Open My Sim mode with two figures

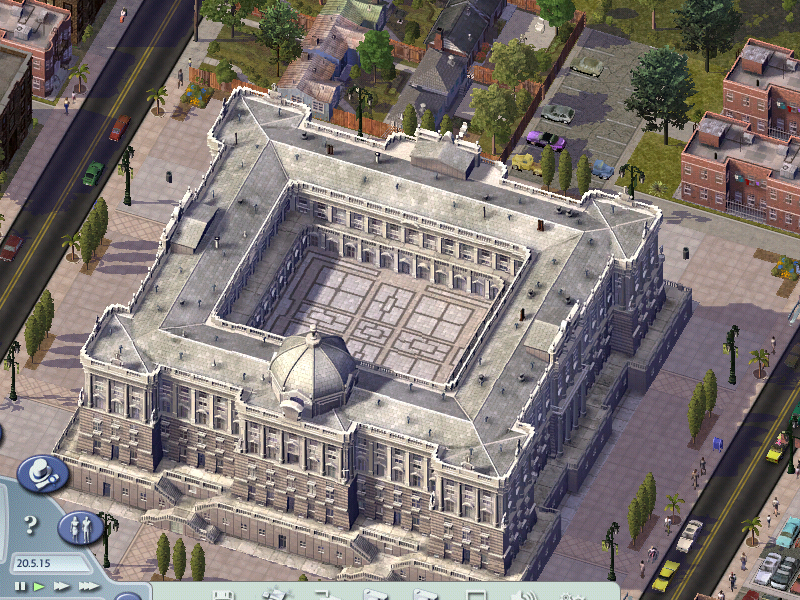point(81,526)
